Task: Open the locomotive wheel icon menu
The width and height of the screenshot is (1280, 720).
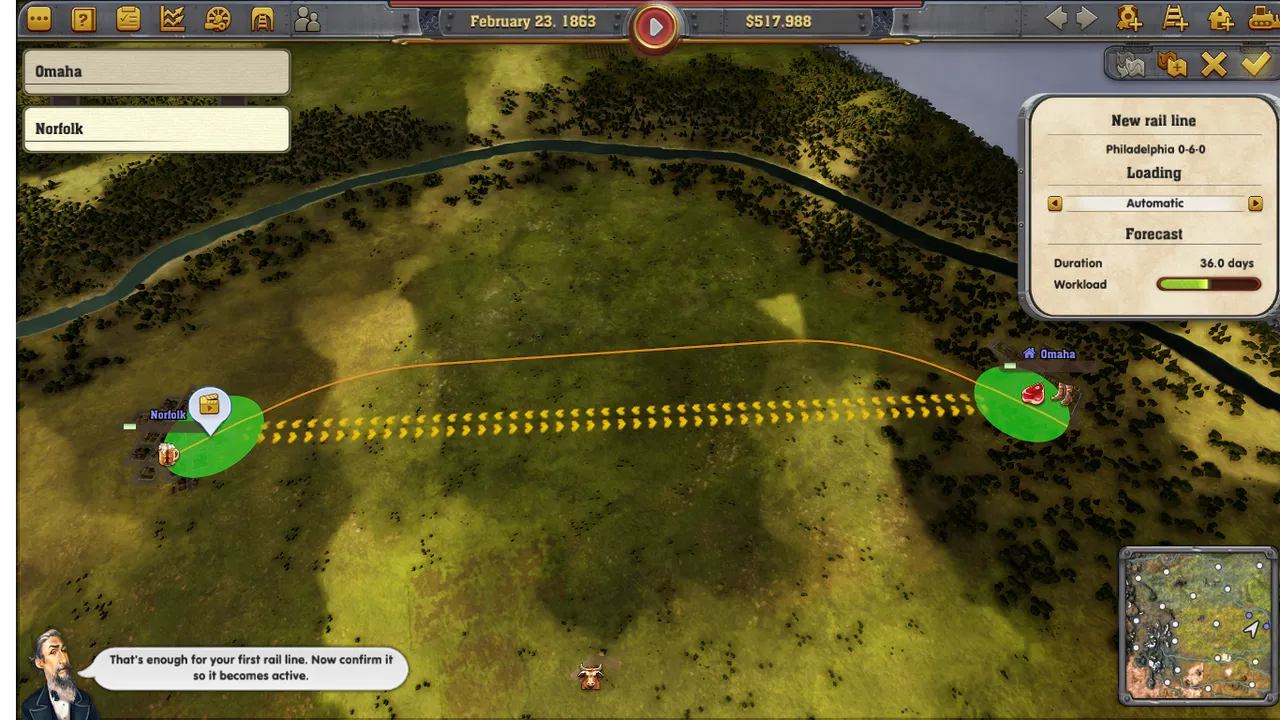Action: point(217,19)
